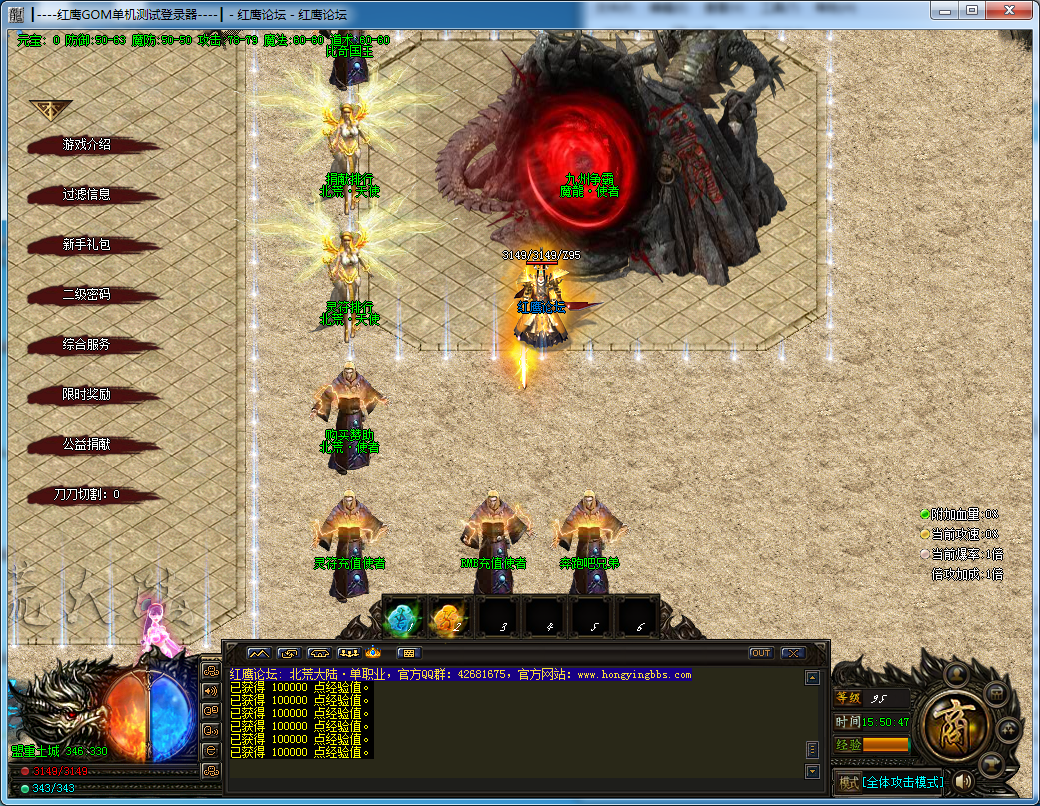Open the 限时奖励 timed rewards
The image size is (1040, 806).
tap(87, 395)
